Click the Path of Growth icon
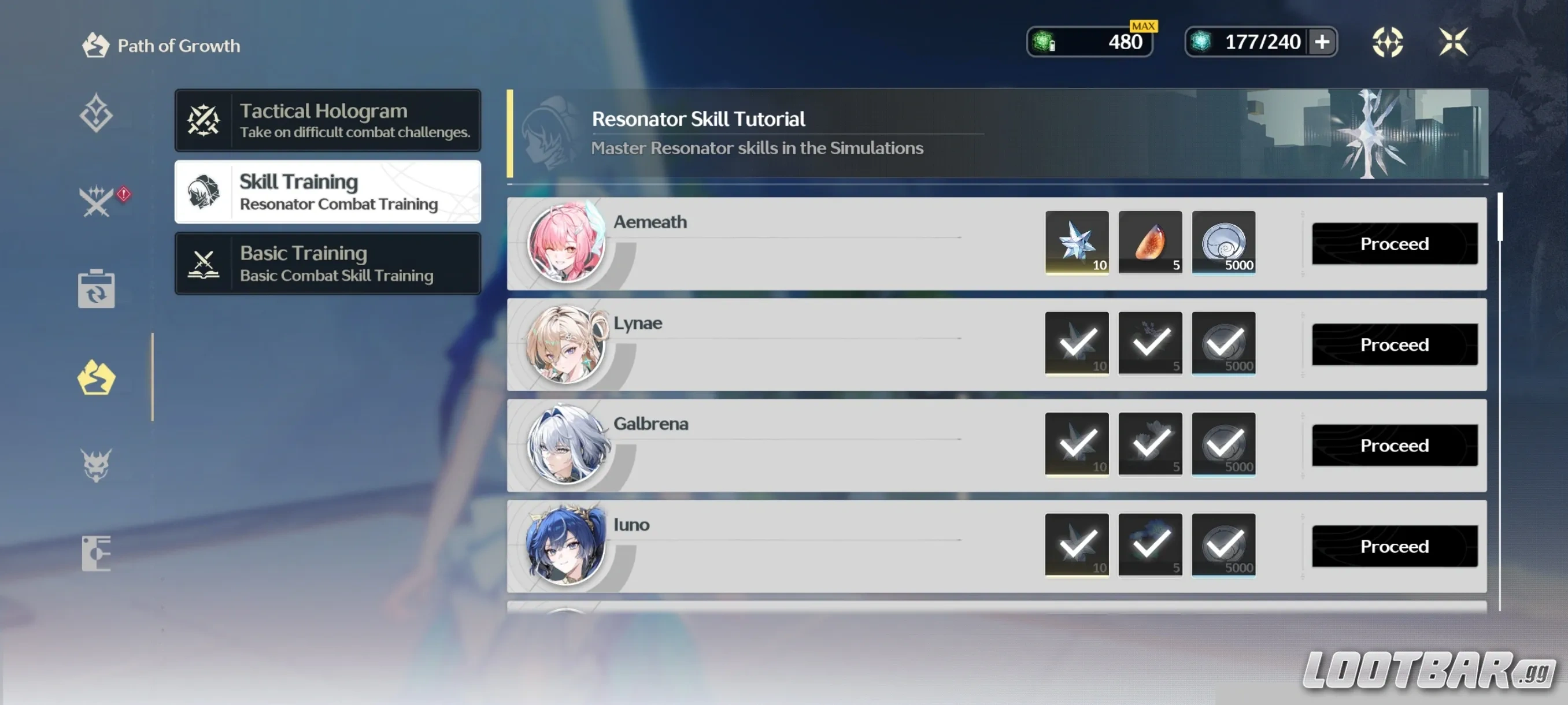This screenshot has height=705, width=1568. click(x=95, y=45)
